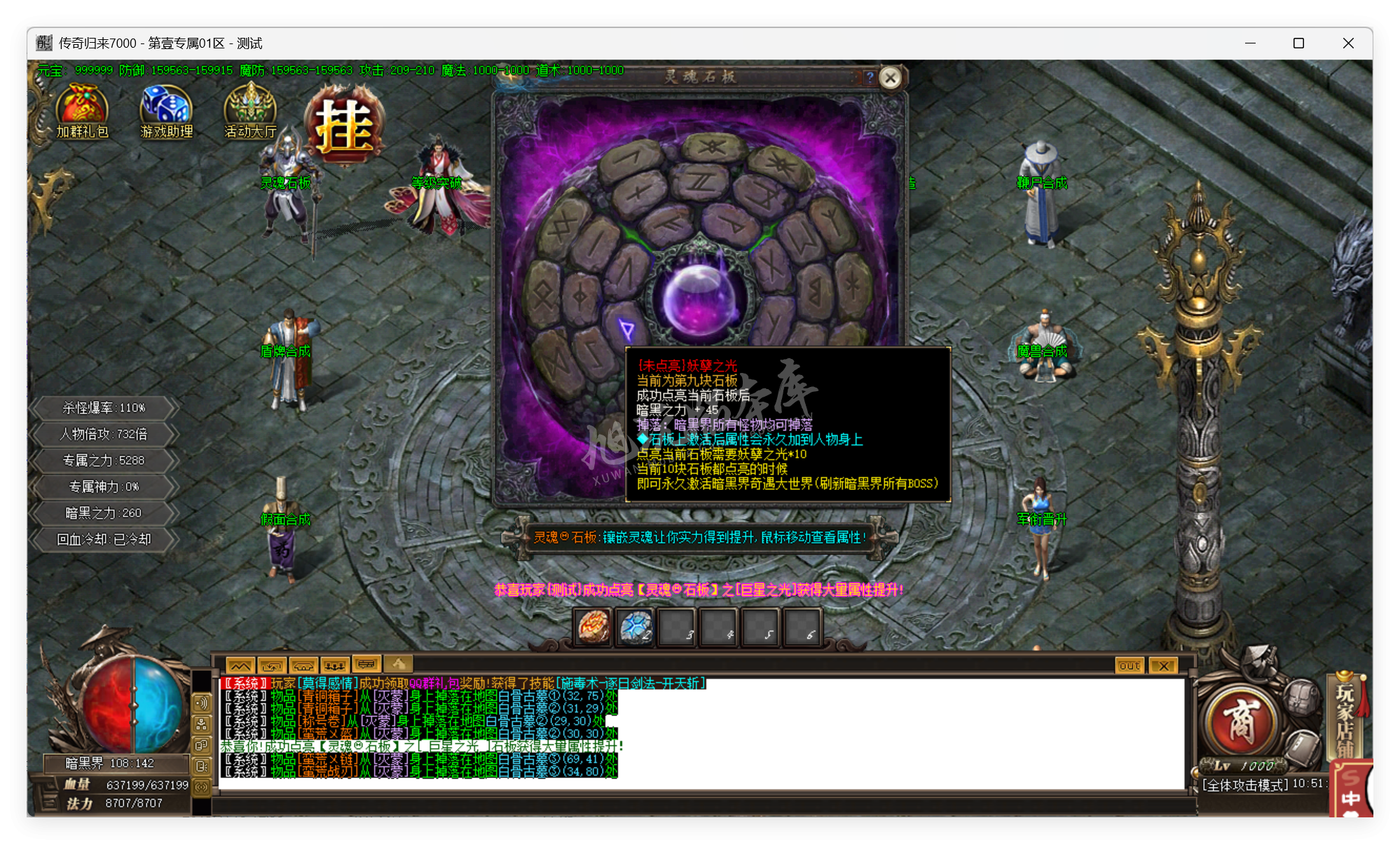This screenshot has height=844, width=1400.
Task: Click the 挂 auto-hang icon
Action: tap(343, 123)
